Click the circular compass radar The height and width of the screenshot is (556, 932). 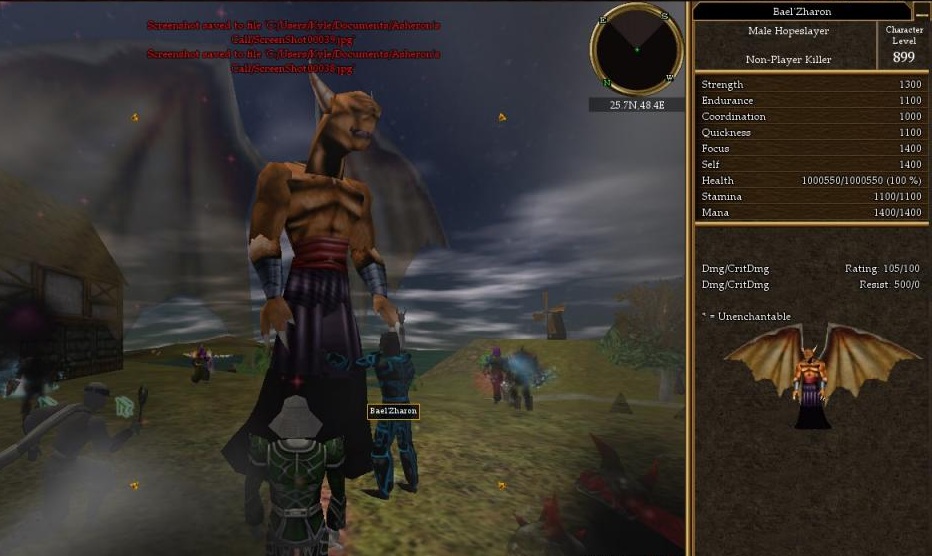tap(636, 49)
